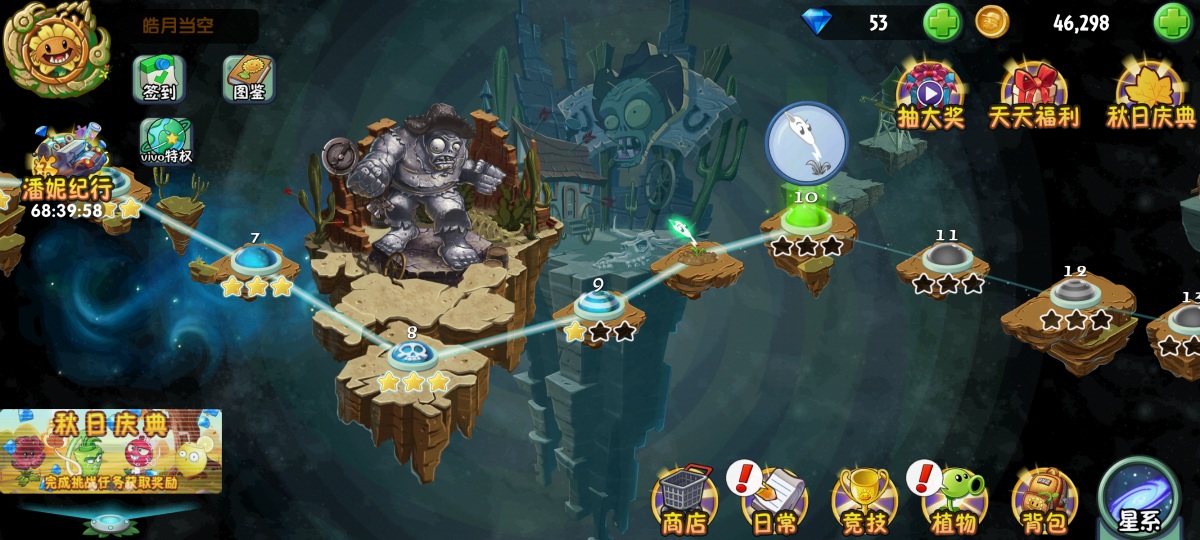Select level 10 green node
The width and height of the screenshot is (1200, 540).
coord(805,217)
